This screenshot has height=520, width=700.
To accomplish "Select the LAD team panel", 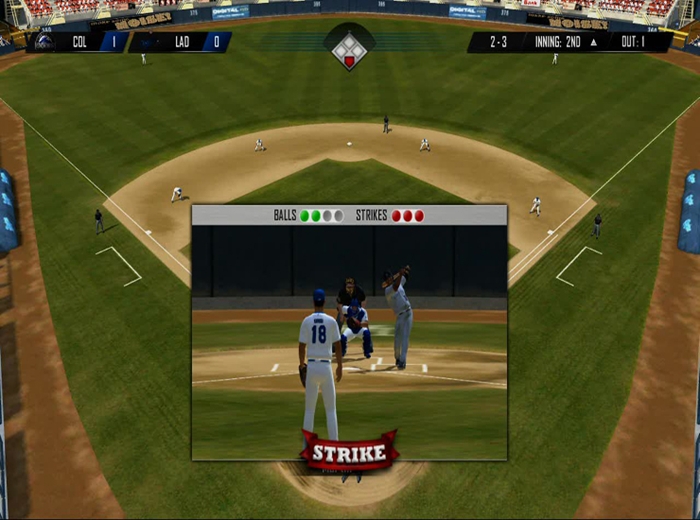I will point(181,42).
